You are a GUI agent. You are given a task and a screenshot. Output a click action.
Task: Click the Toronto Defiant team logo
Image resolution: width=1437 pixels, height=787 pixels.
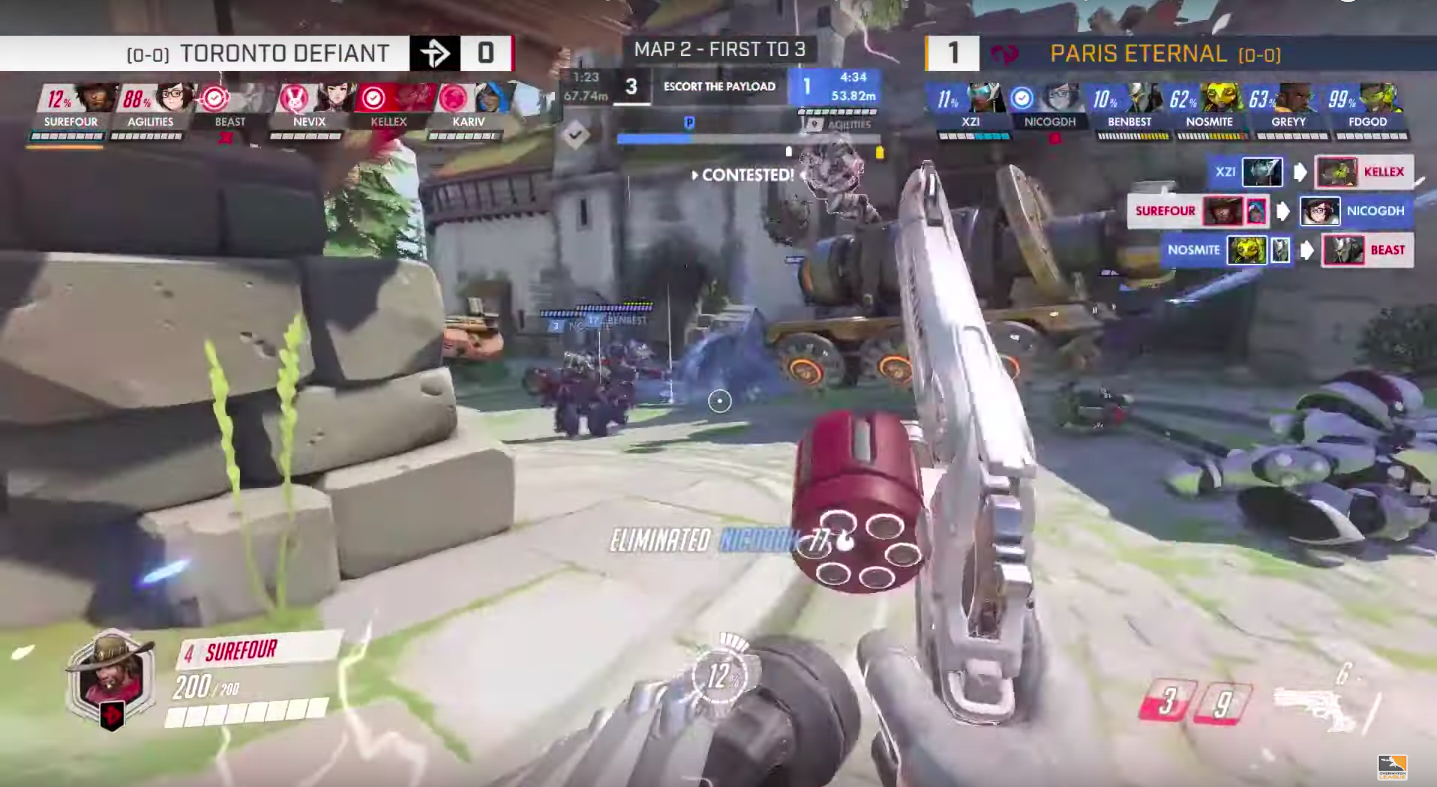(x=435, y=53)
